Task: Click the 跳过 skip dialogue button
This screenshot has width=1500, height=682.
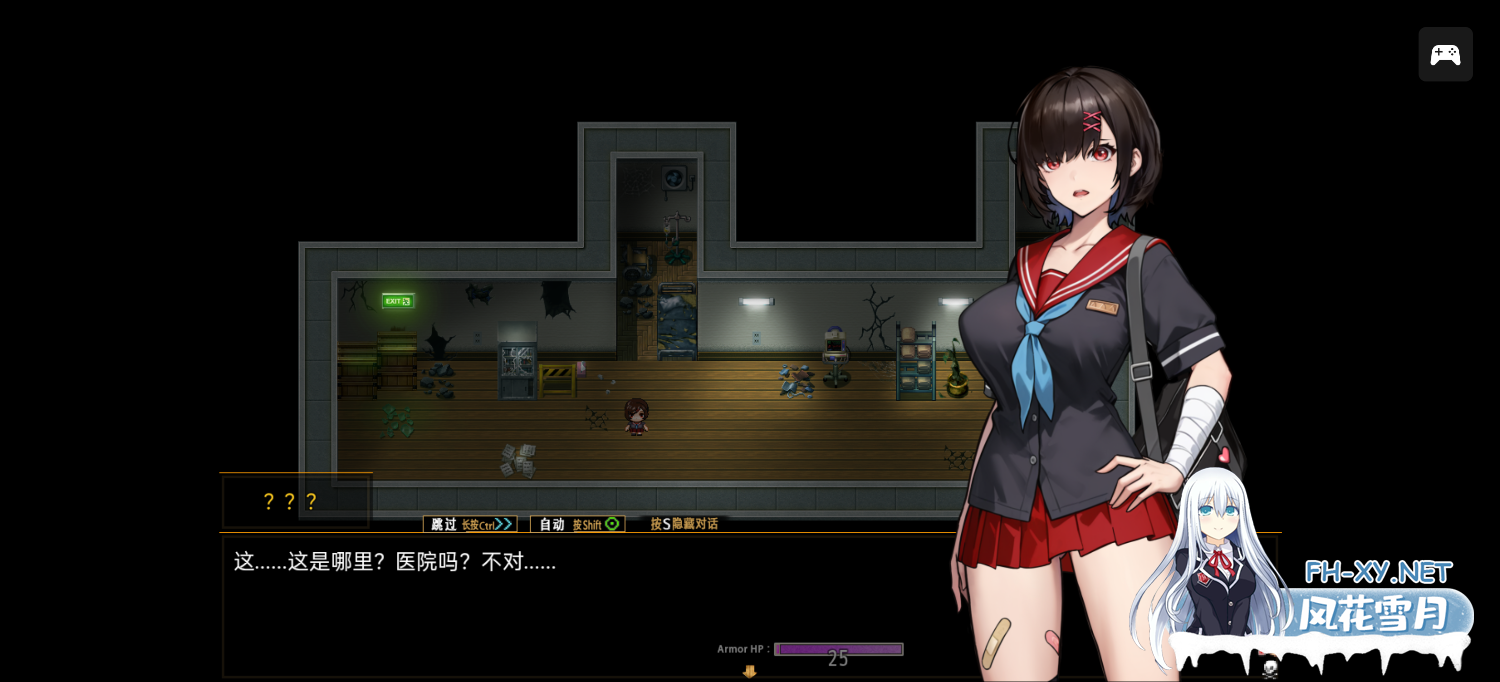Action: coord(469,524)
